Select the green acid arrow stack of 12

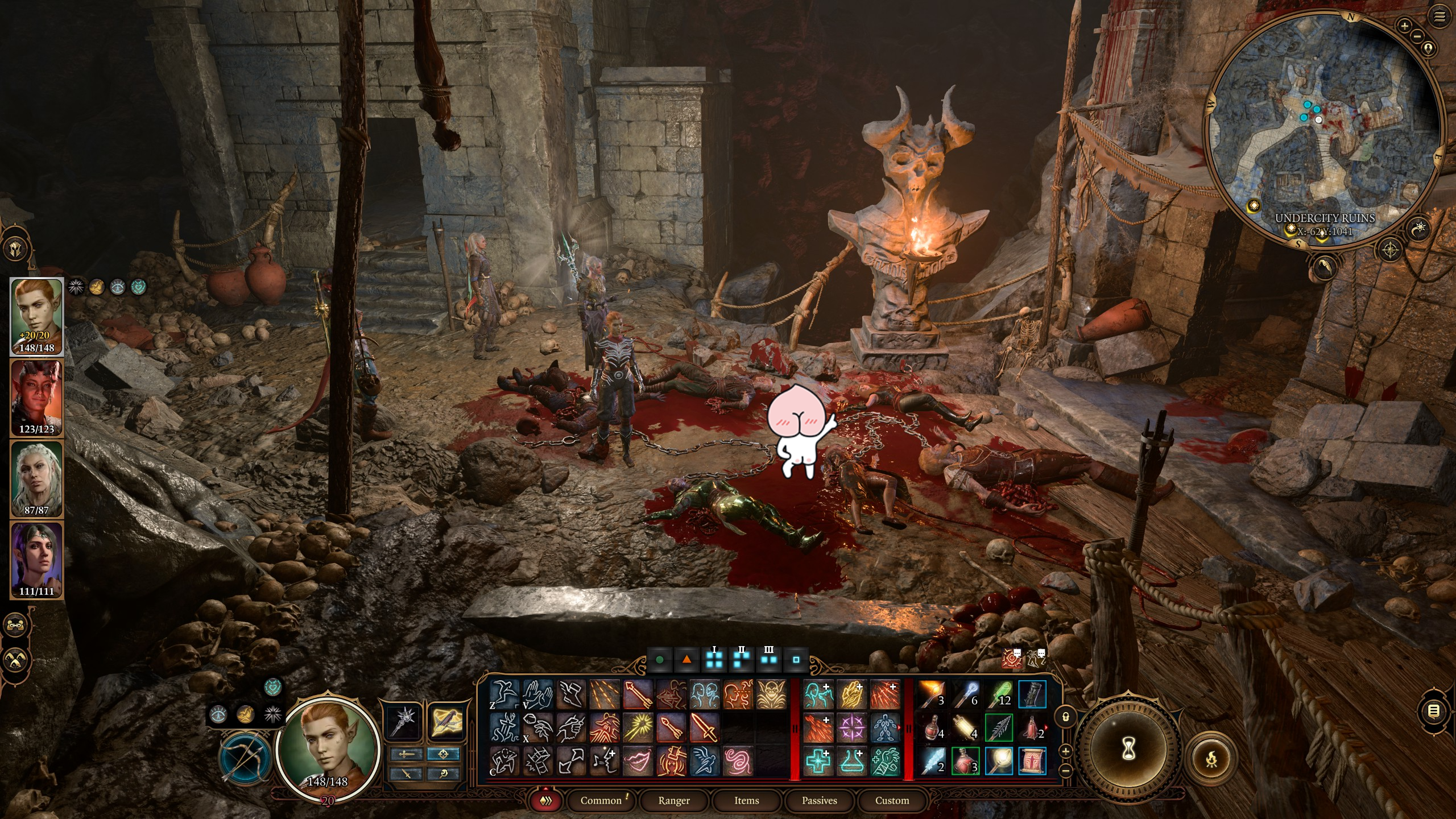(999, 694)
